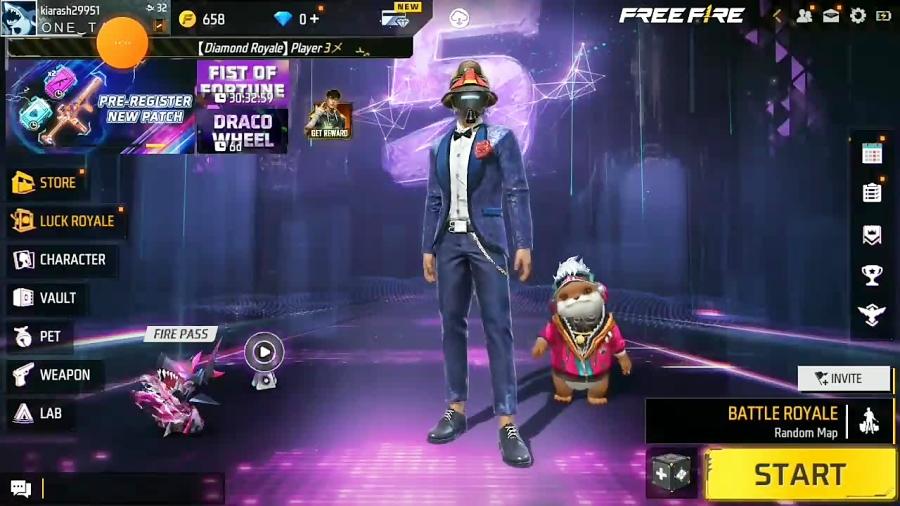Image resolution: width=900 pixels, height=506 pixels.
Task: Open the Lab menu
Action: (x=38, y=413)
